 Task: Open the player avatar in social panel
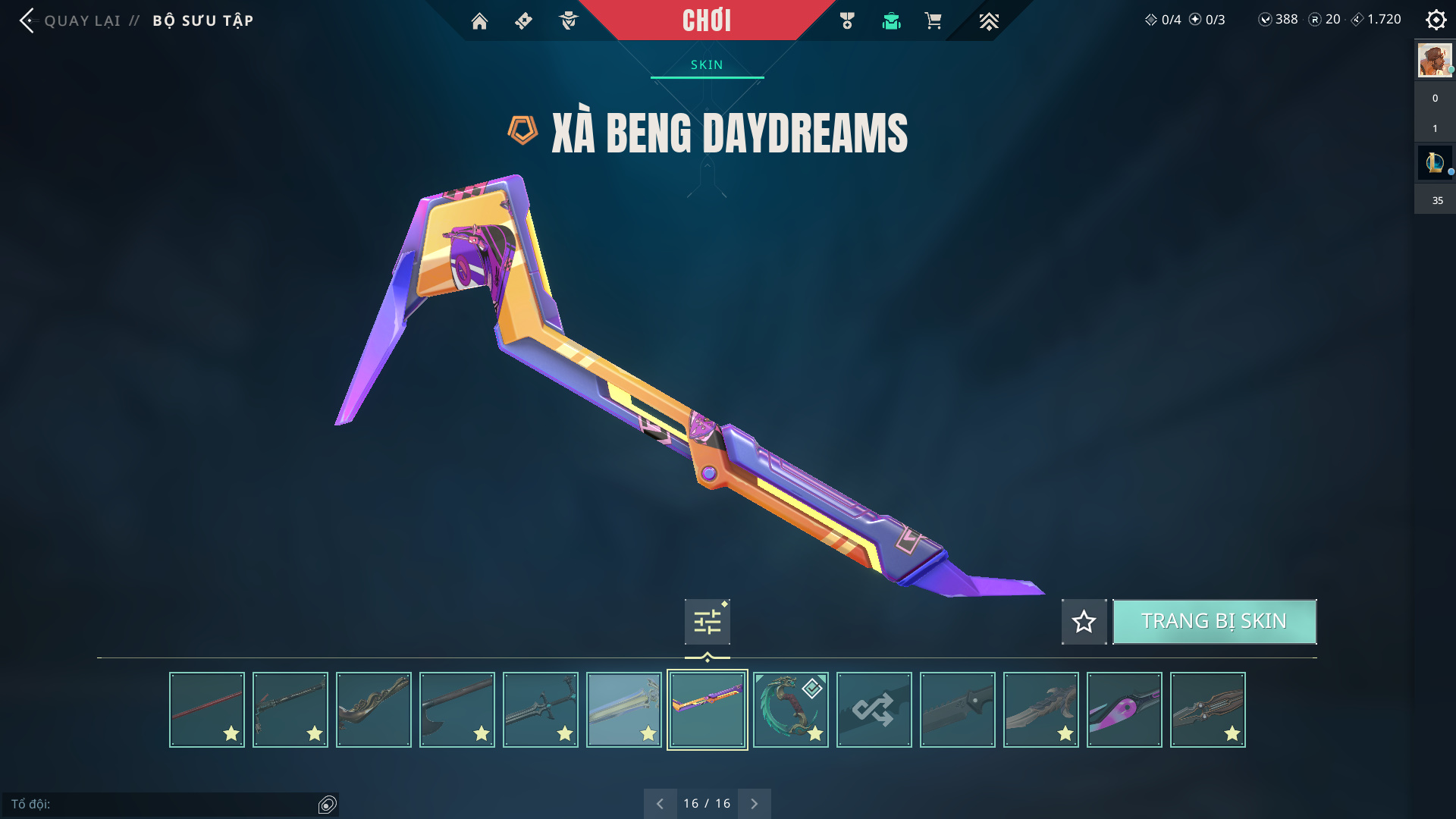pyautogui.click(x=1435, y=61)
